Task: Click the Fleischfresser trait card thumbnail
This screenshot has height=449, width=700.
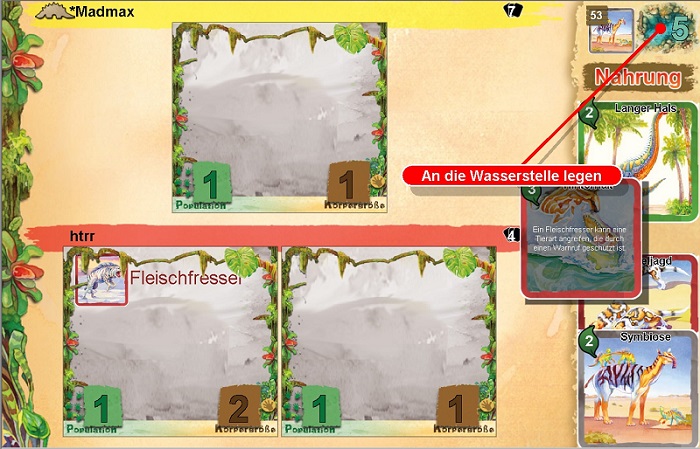Action: click(102, 278)
